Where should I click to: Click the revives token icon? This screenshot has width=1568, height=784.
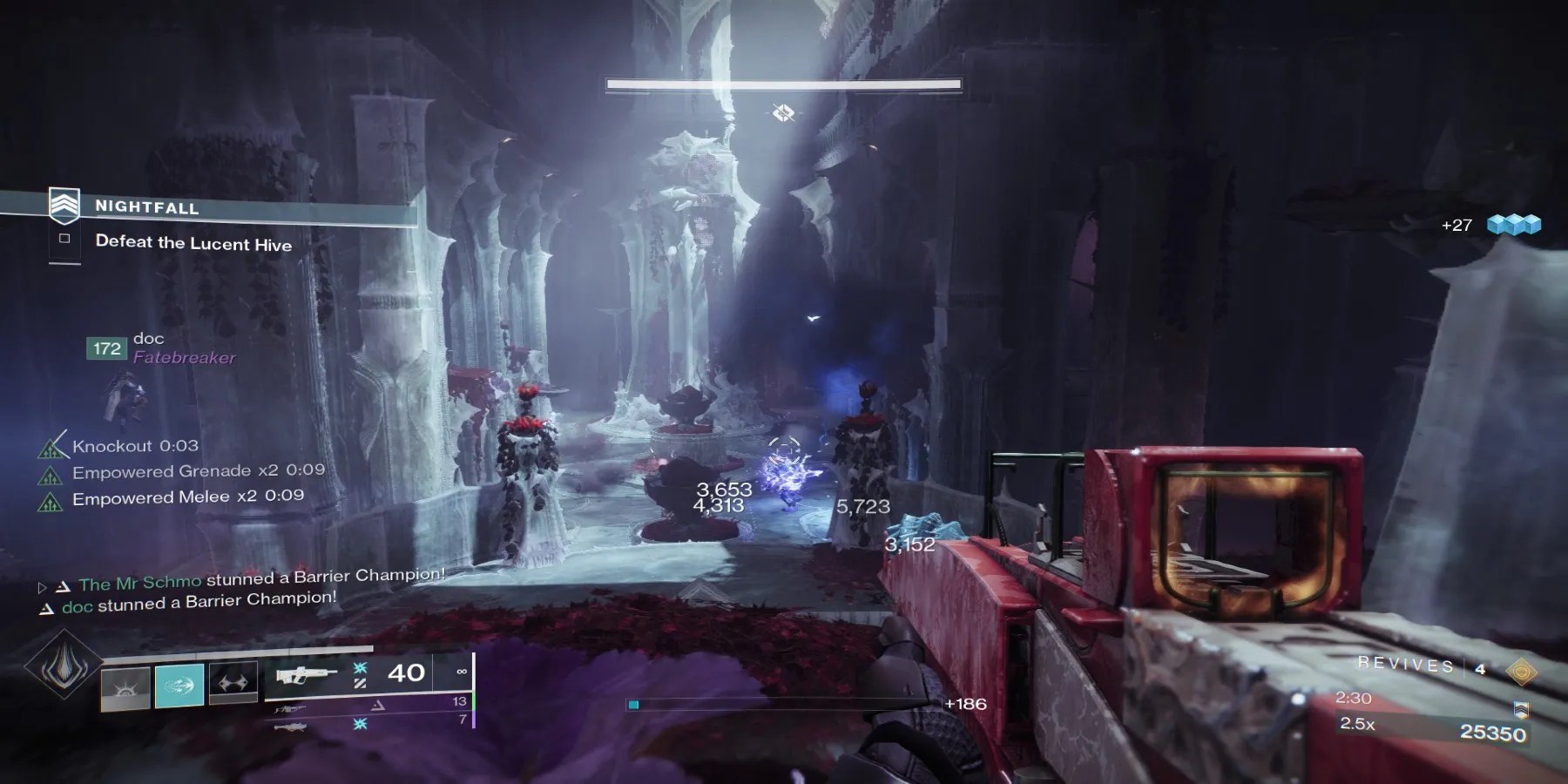point(1521,670)
